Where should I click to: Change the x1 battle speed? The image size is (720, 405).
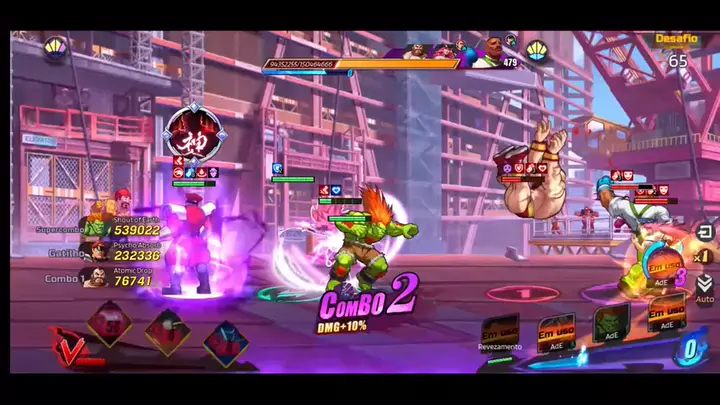pyautogui.click(x=704, y=258)
